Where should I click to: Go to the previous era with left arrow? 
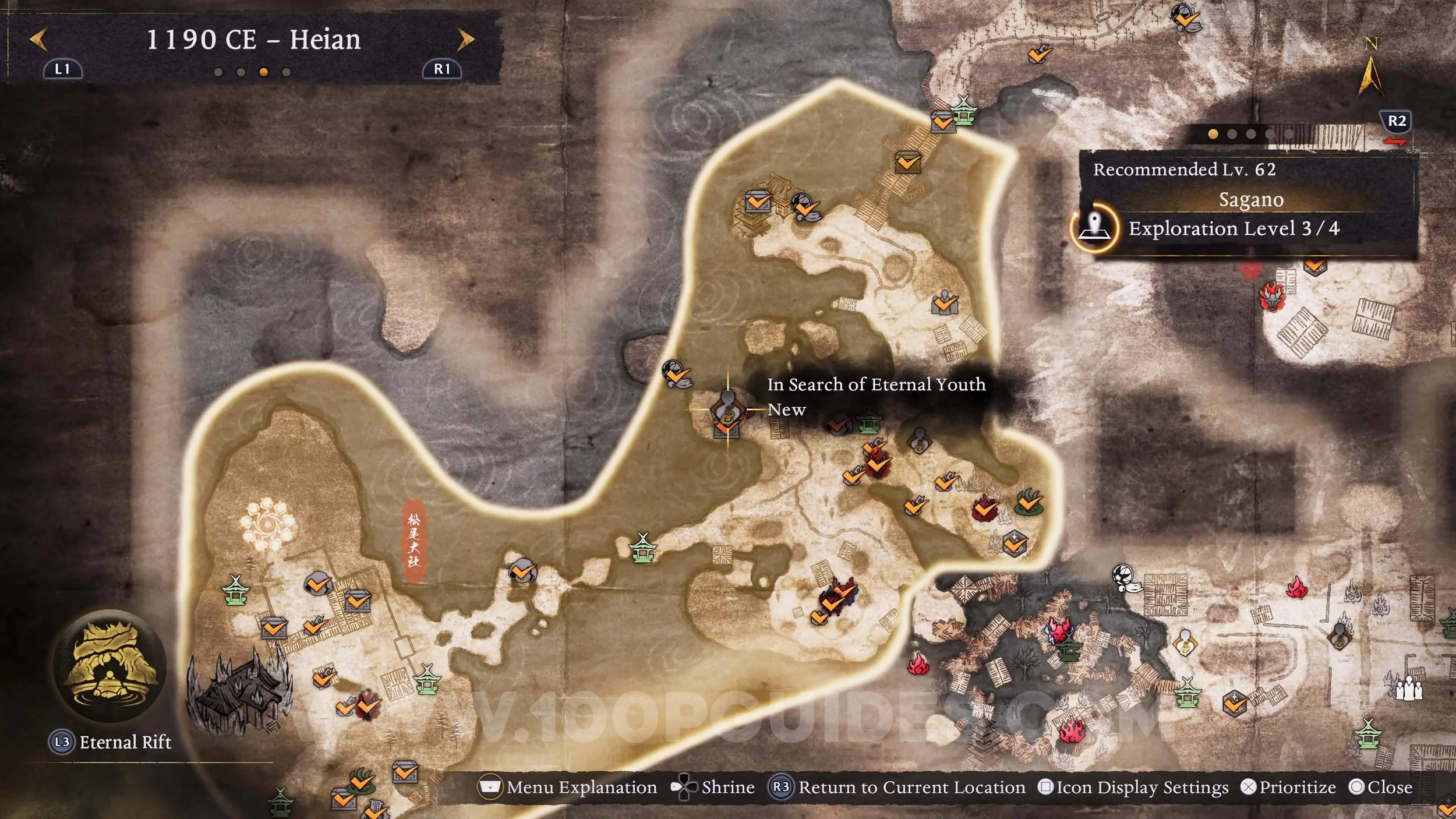tap(38, 40)
